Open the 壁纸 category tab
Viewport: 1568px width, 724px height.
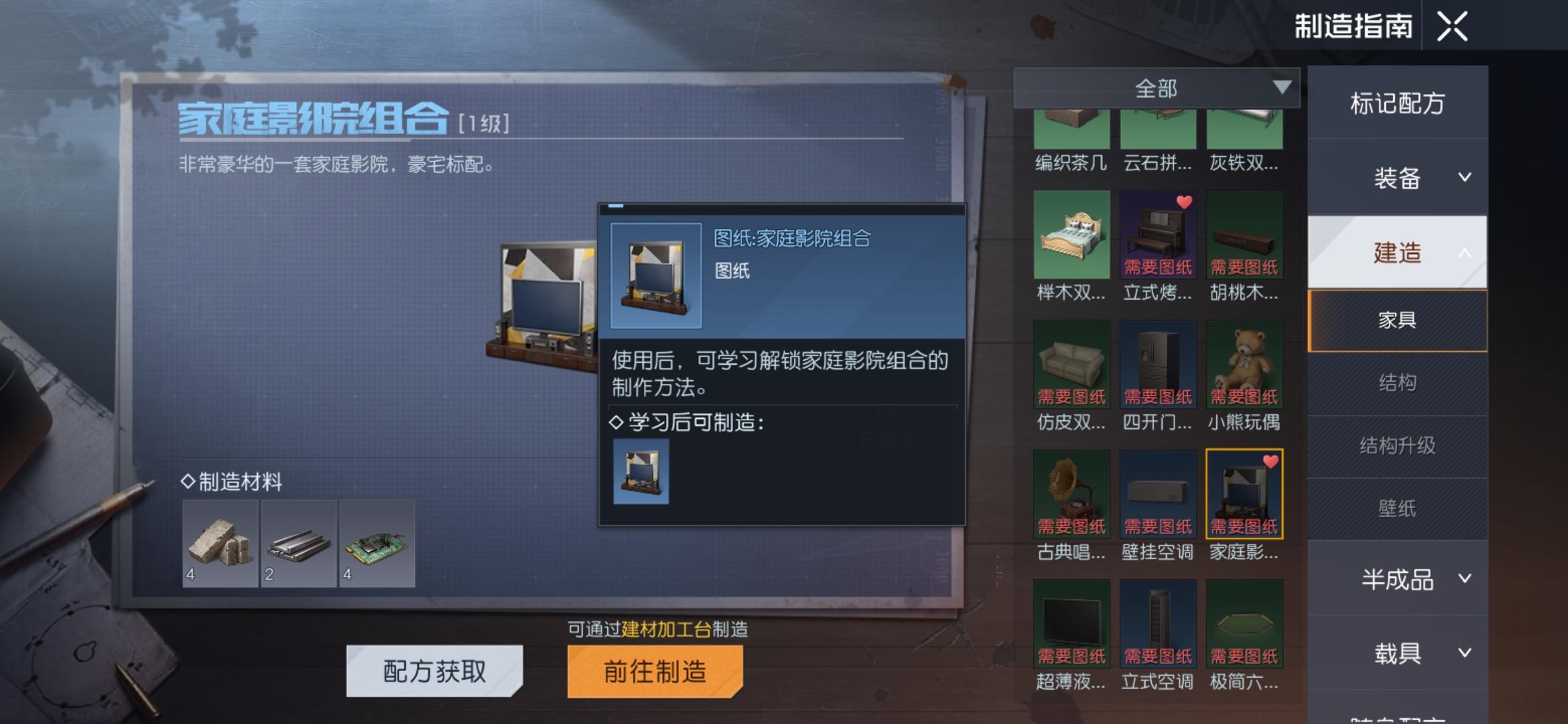click(1397, 508)
